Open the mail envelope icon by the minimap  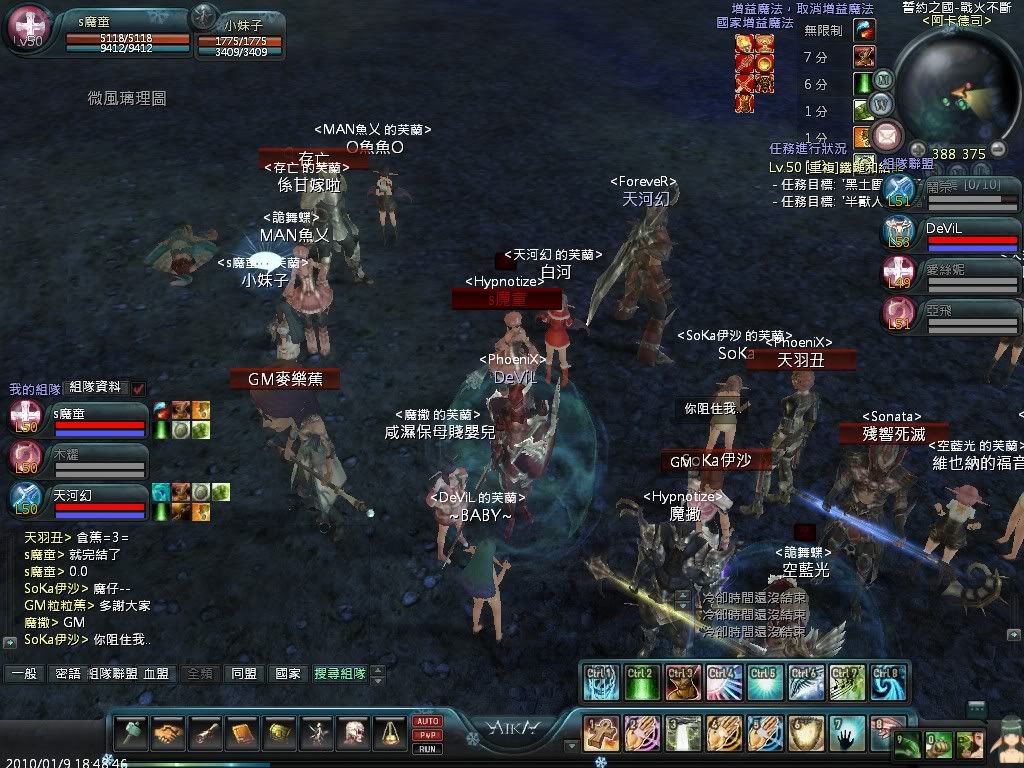tap(887, 134)
